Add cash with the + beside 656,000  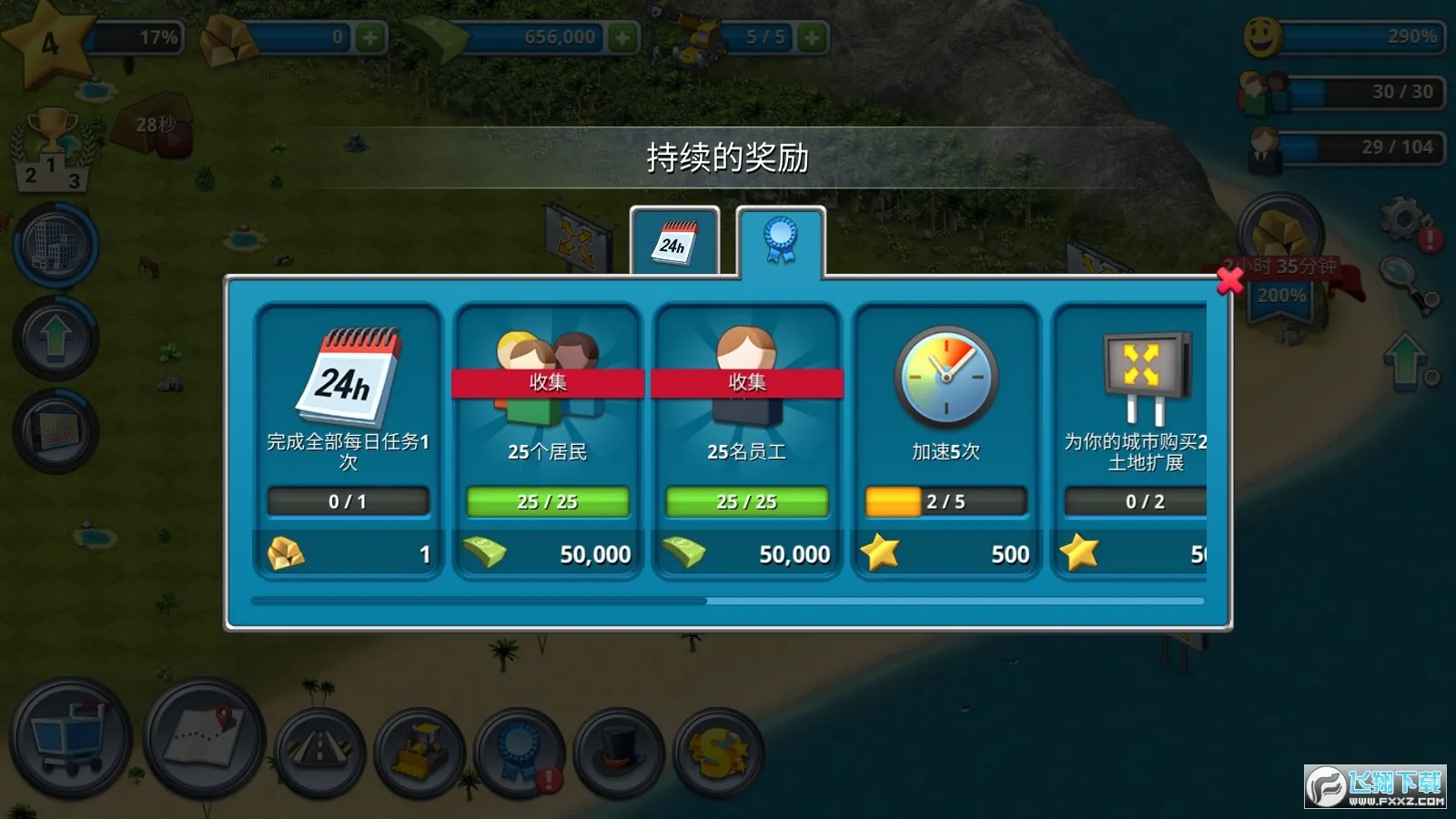coord(624,36)
